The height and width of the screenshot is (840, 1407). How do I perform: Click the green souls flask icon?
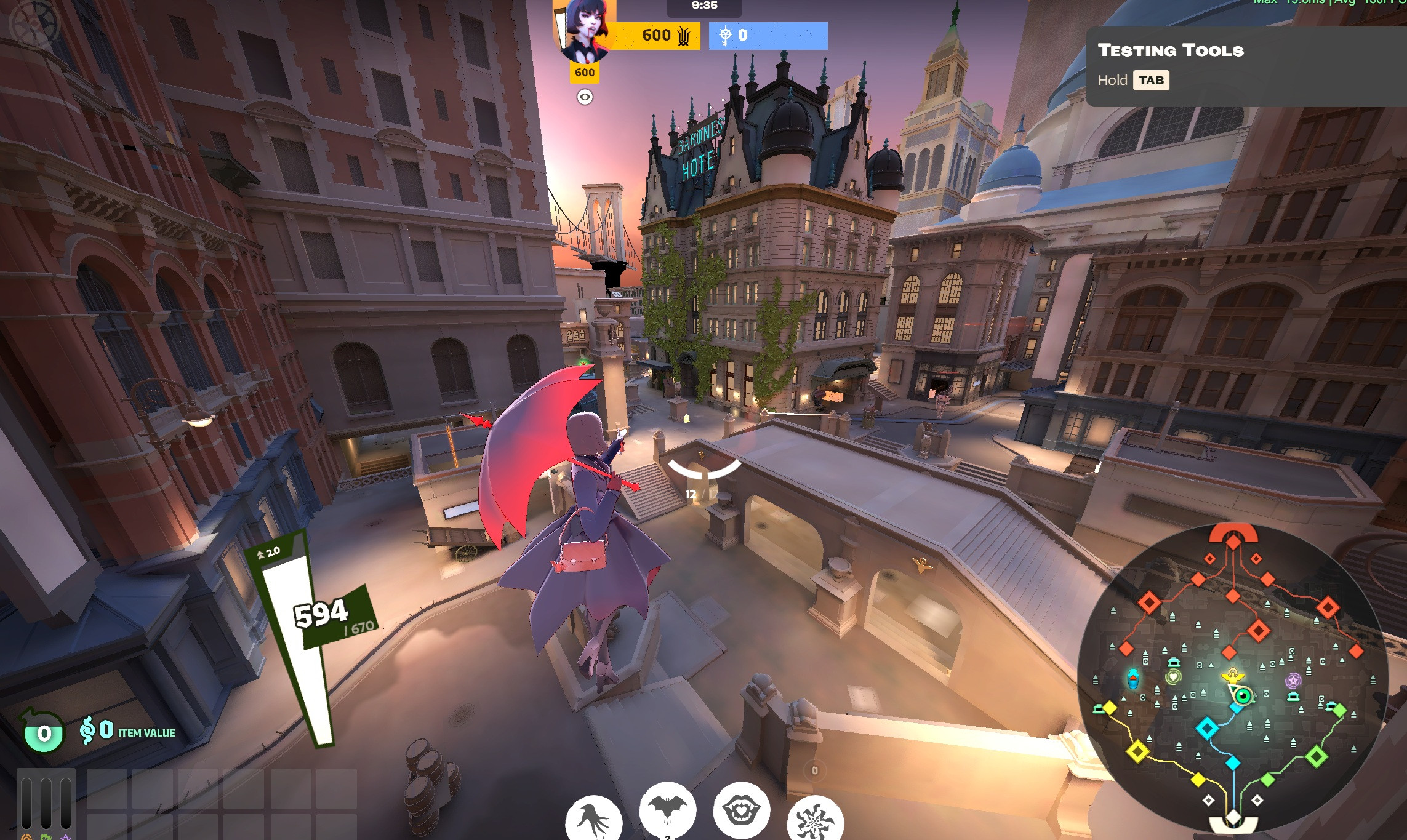43,732
